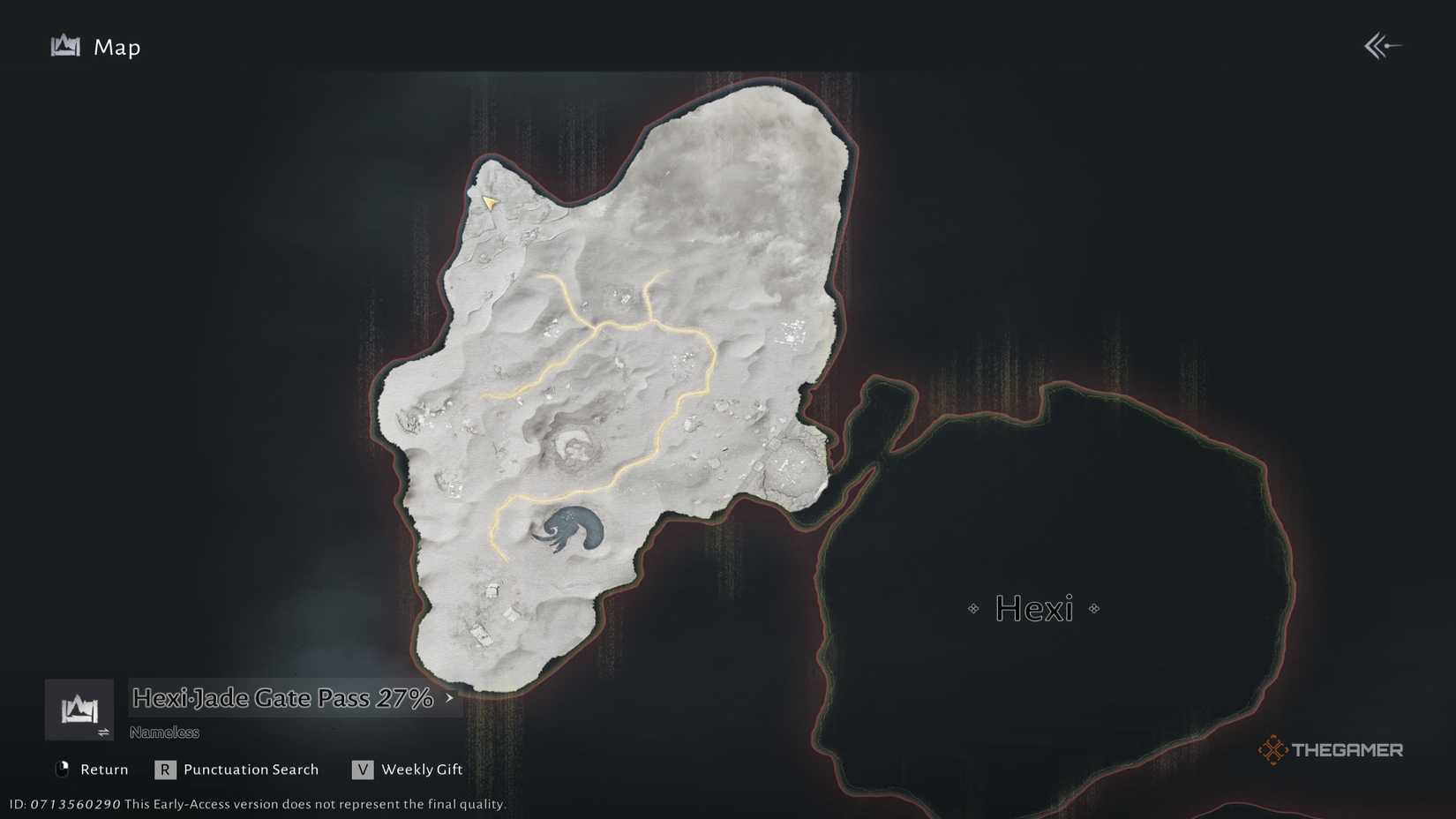Activate Punctuation Search
The height and width of the screenshot is (819, 1456).
[x=250, y=769]
